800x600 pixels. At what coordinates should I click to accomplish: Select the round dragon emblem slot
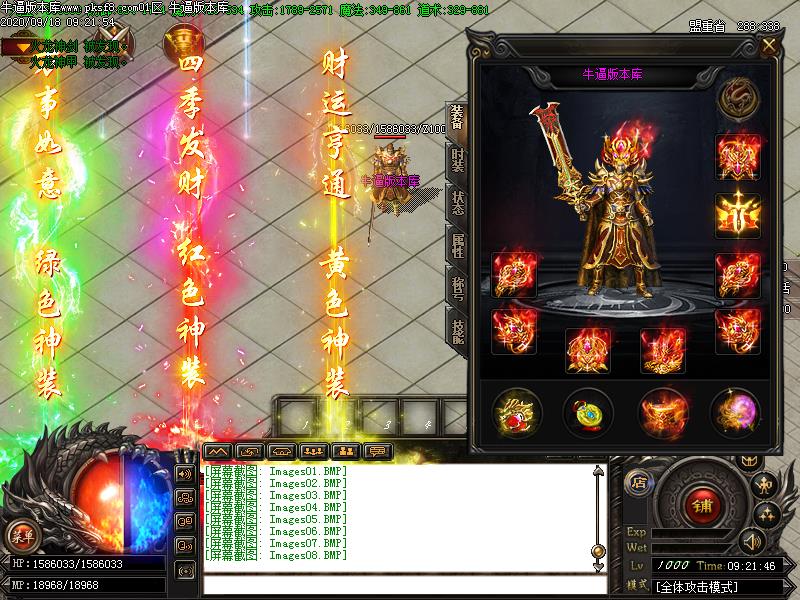pyautogui.click(x=739, y=98)
